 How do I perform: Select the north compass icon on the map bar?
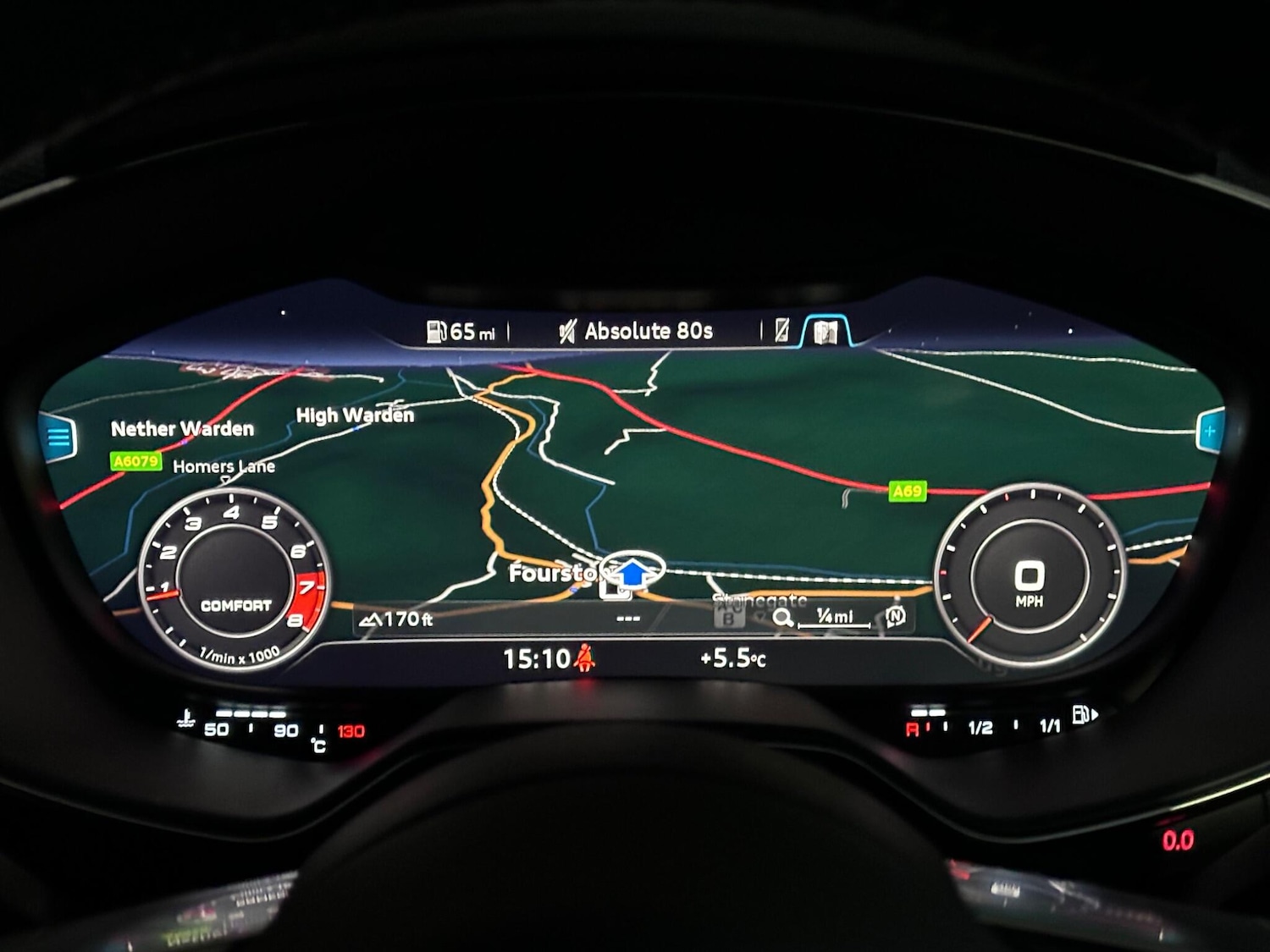point(896,617)
